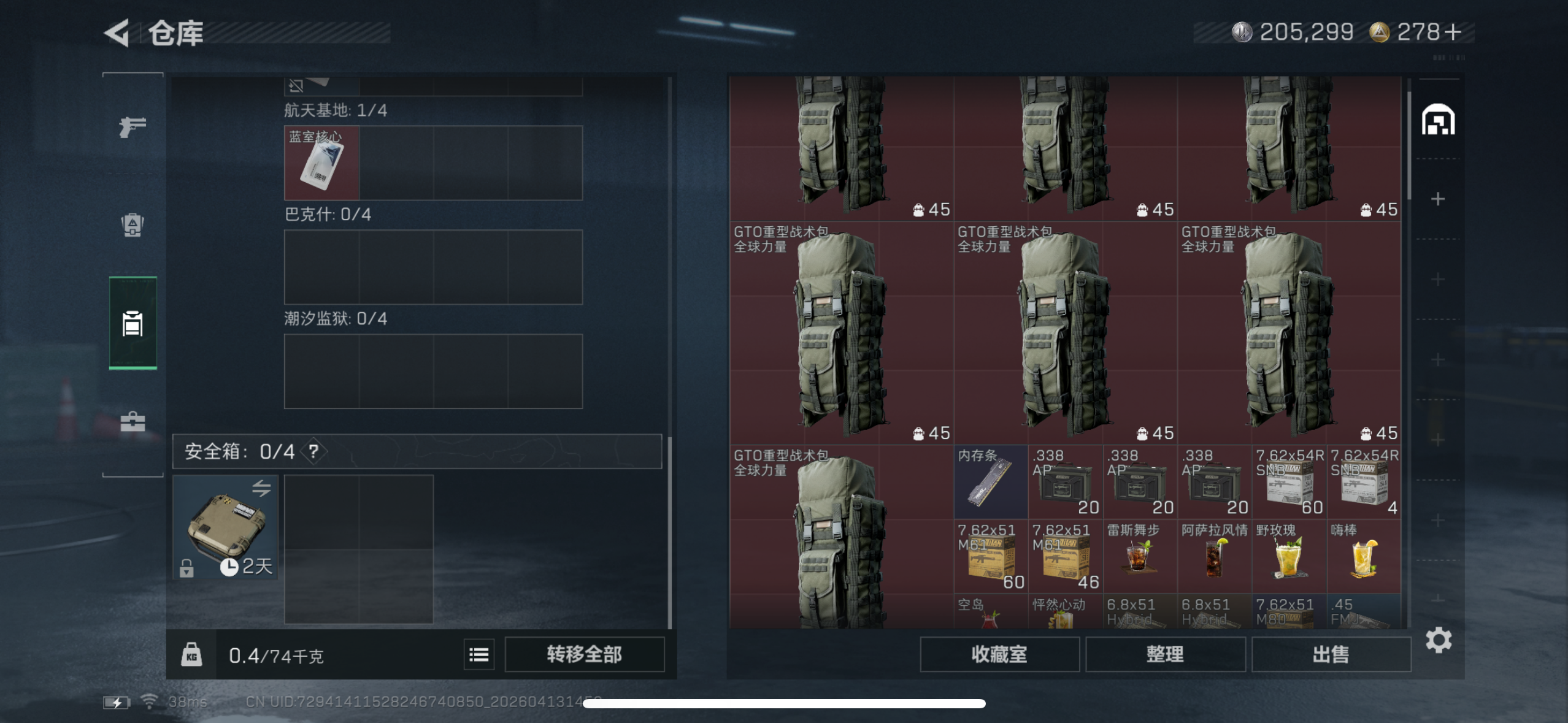Open the help question mark beside 安全箱
Viewport: 1568px width, 723px height.
(x=313, y=451)
